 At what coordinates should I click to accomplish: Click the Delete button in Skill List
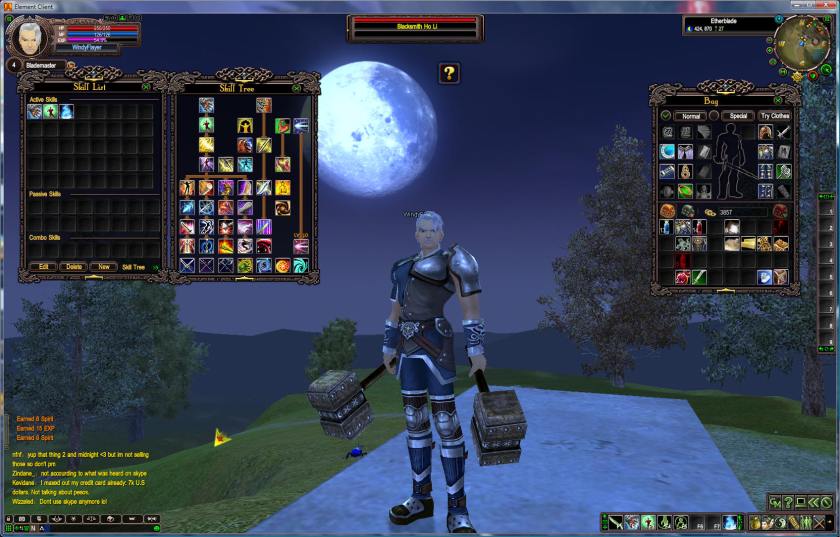point(73,267)
